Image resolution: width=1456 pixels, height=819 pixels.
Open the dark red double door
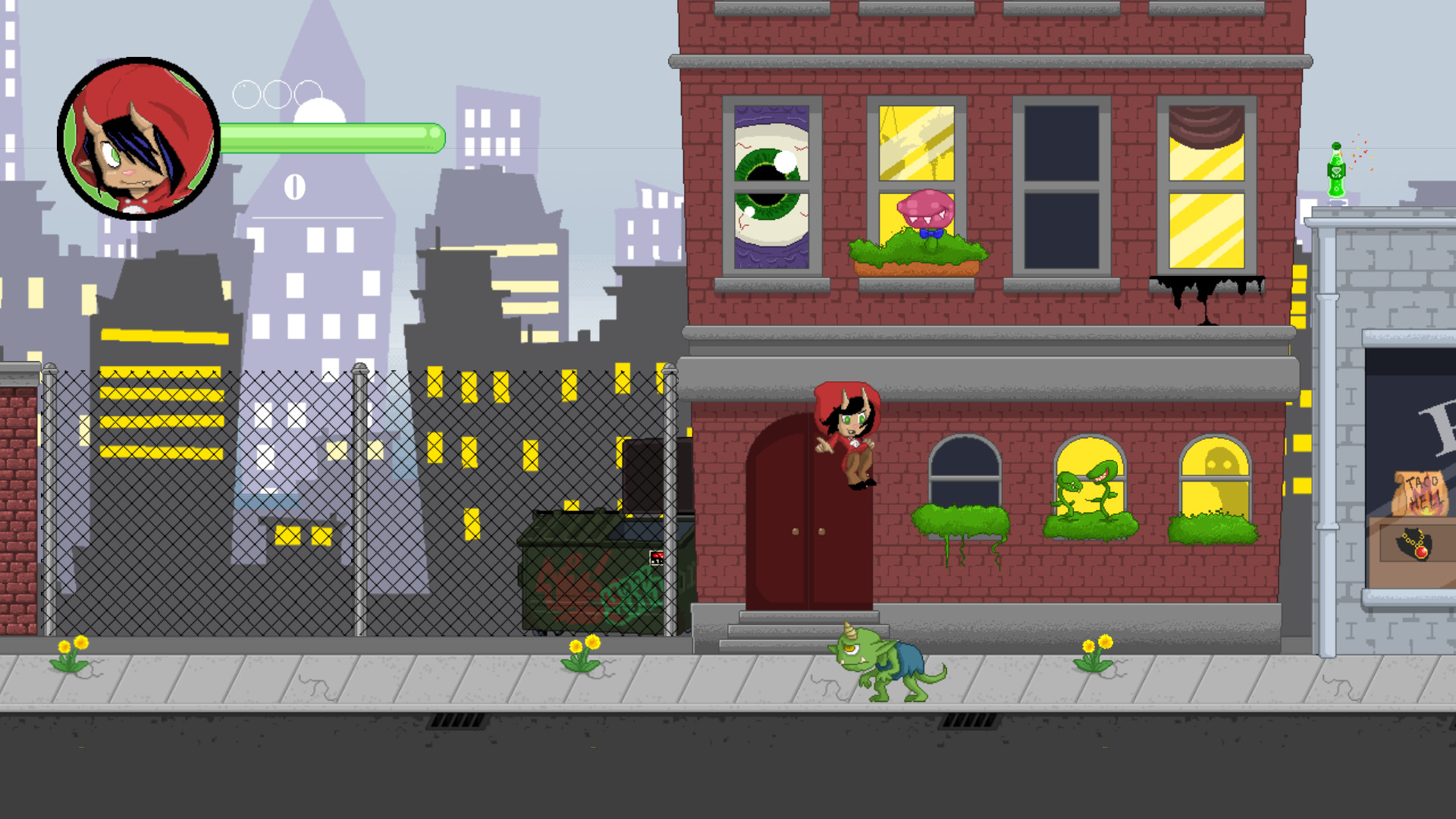click(x=808, y=531)
